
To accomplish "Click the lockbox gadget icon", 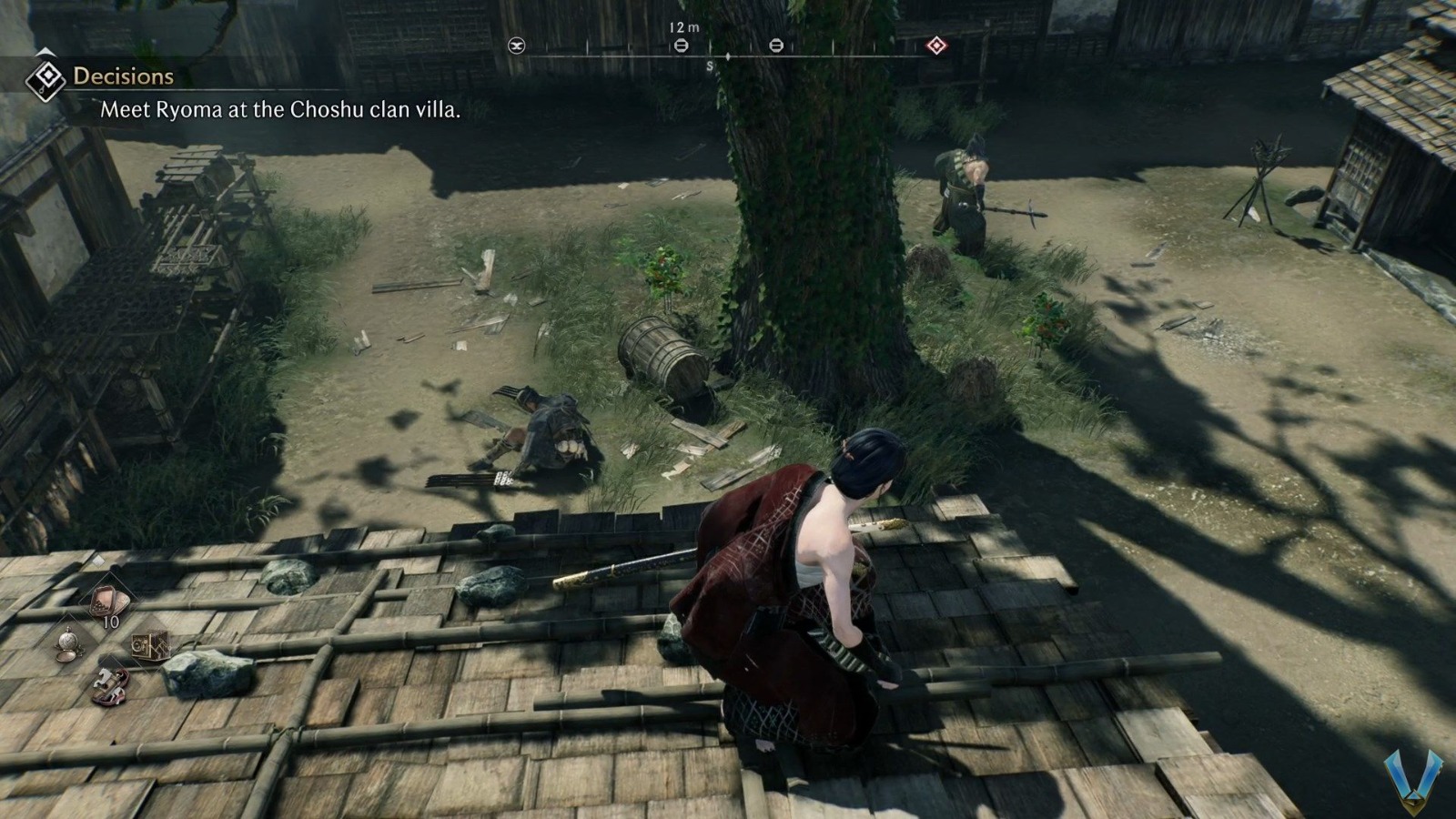I will click(x=151, y=644).
